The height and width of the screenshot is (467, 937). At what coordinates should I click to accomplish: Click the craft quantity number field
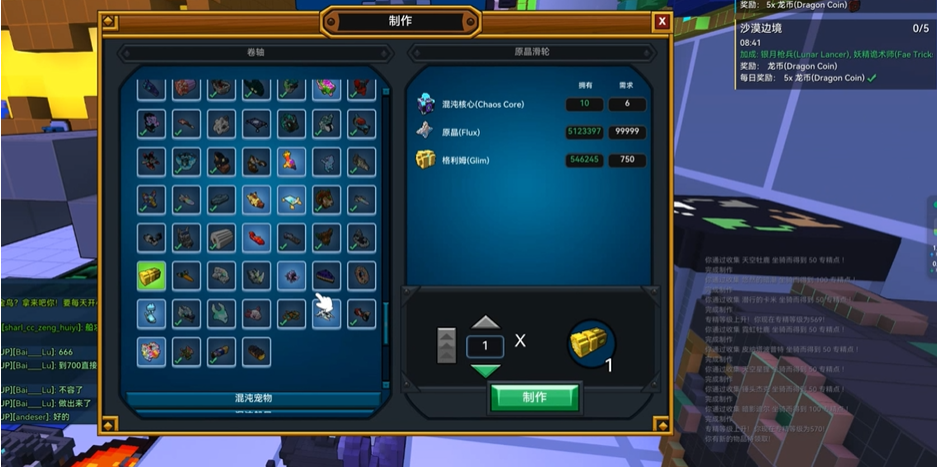click(x=485, y=346)
